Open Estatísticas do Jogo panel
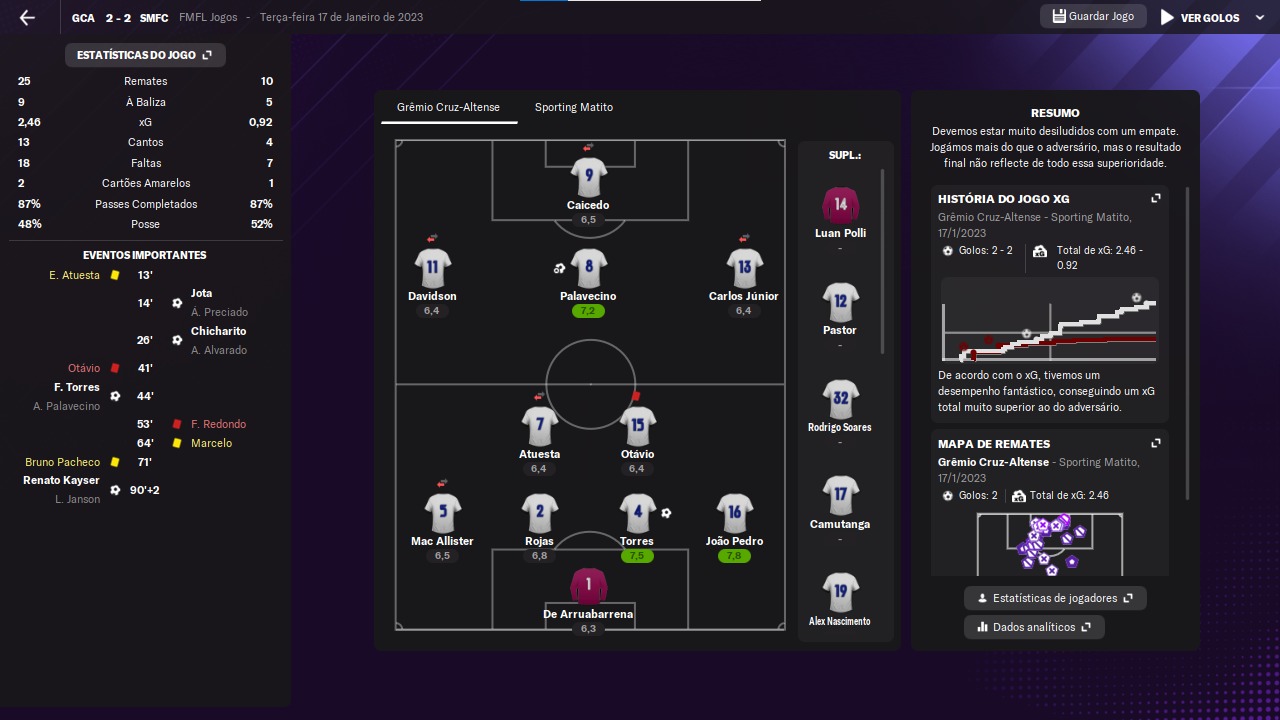The width and height of the screenshot is (1280, 720). tap(145, 55)
